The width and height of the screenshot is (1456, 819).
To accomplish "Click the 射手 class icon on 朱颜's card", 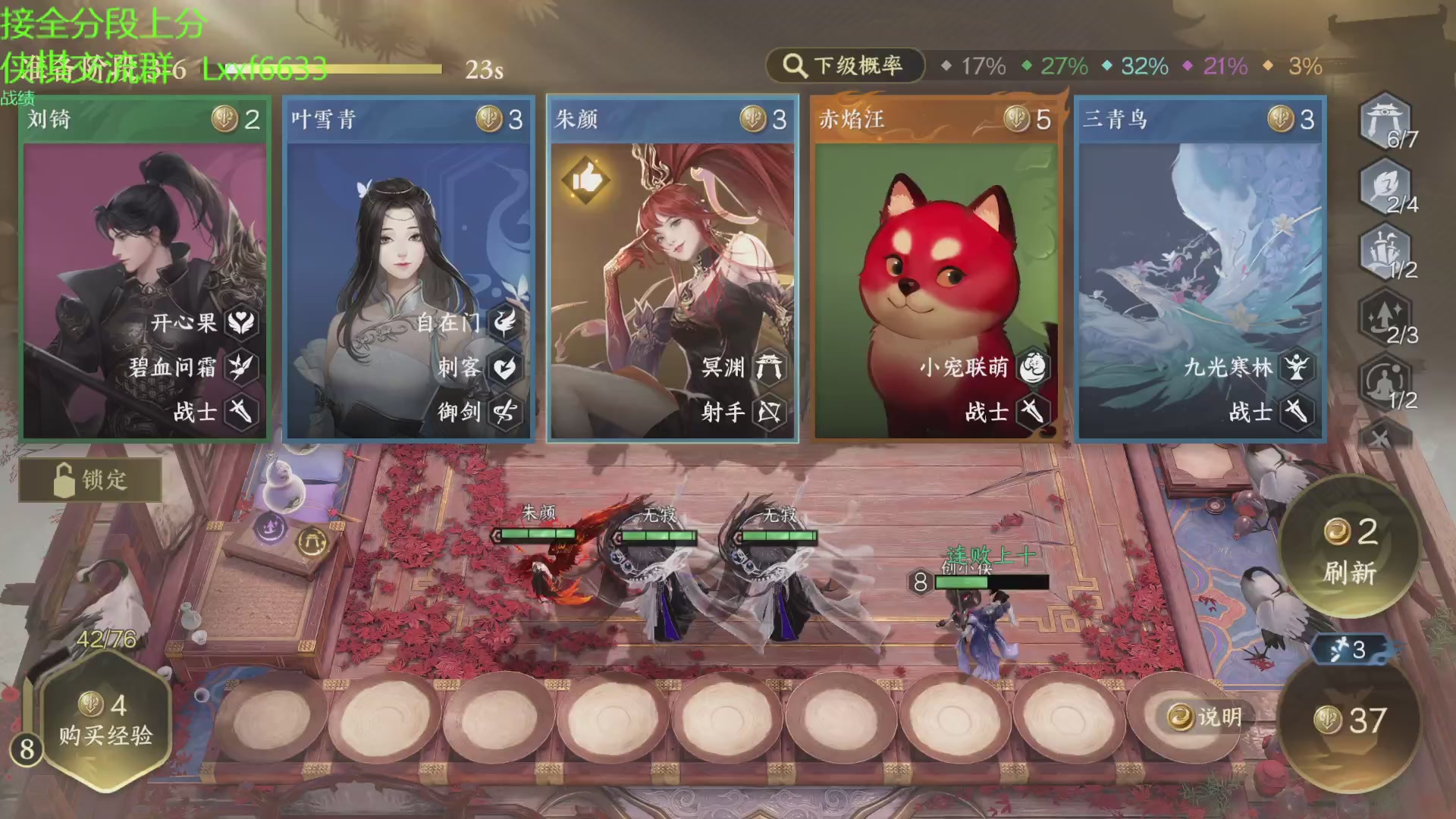I will pos(769,413).
